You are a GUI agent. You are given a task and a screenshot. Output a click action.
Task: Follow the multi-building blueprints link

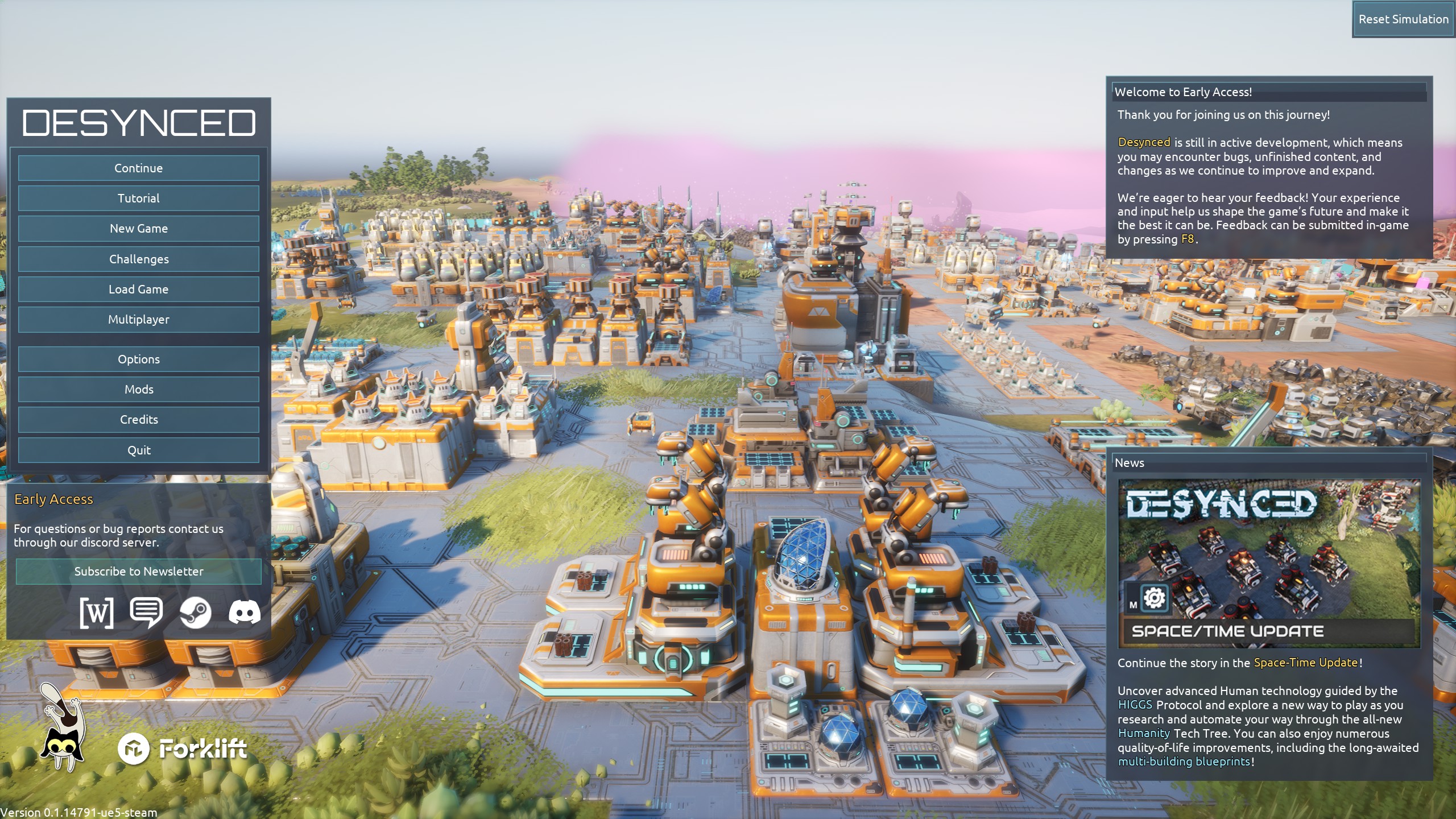coord(1184,762)
